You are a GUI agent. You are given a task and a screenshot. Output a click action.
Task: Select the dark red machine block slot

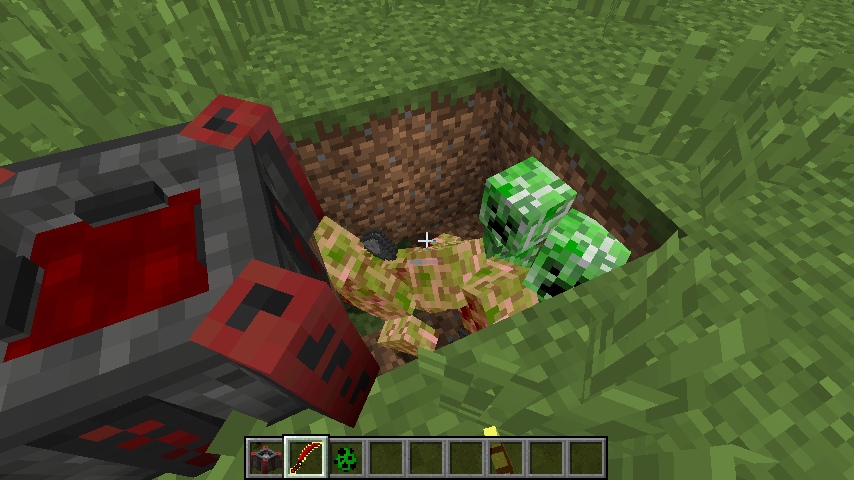coord(265,458)
